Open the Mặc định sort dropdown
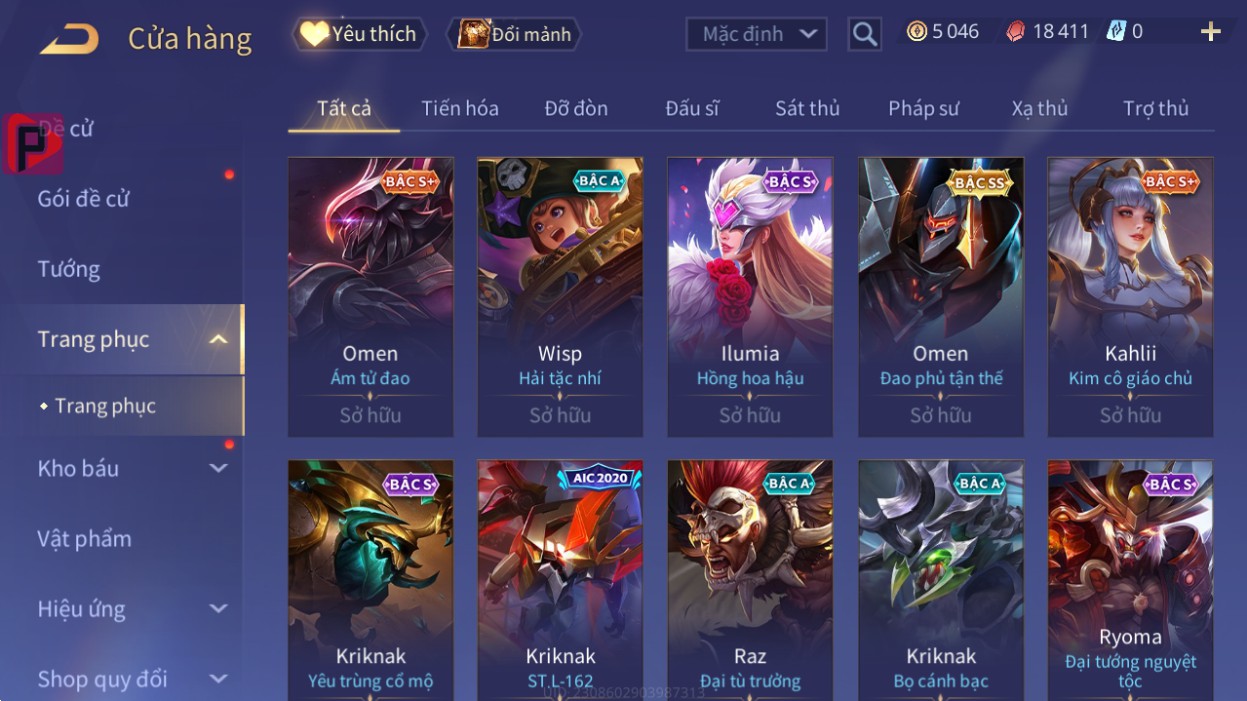 click(x=756, y=34)
